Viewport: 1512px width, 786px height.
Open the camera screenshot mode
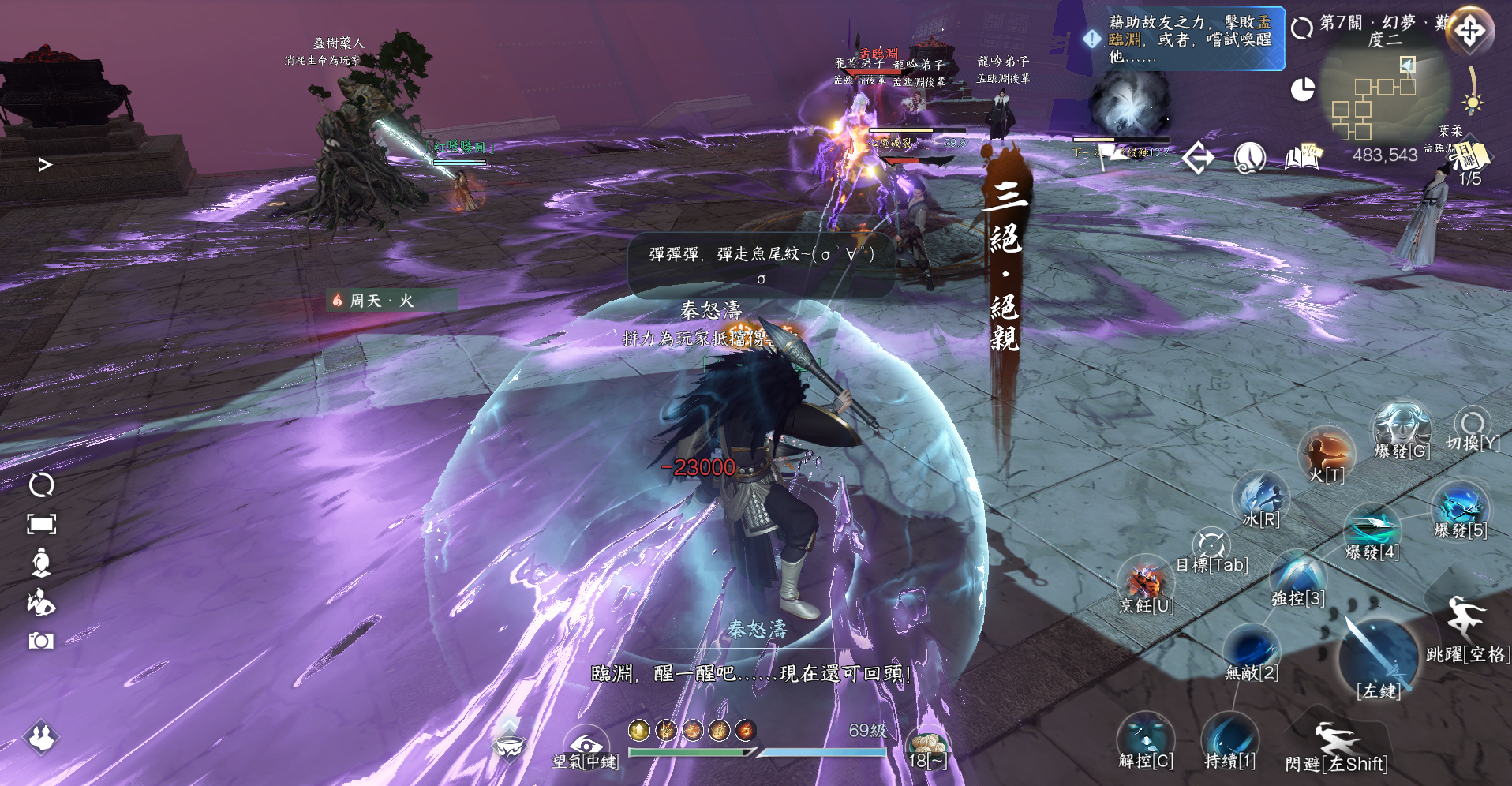point(41,641)
